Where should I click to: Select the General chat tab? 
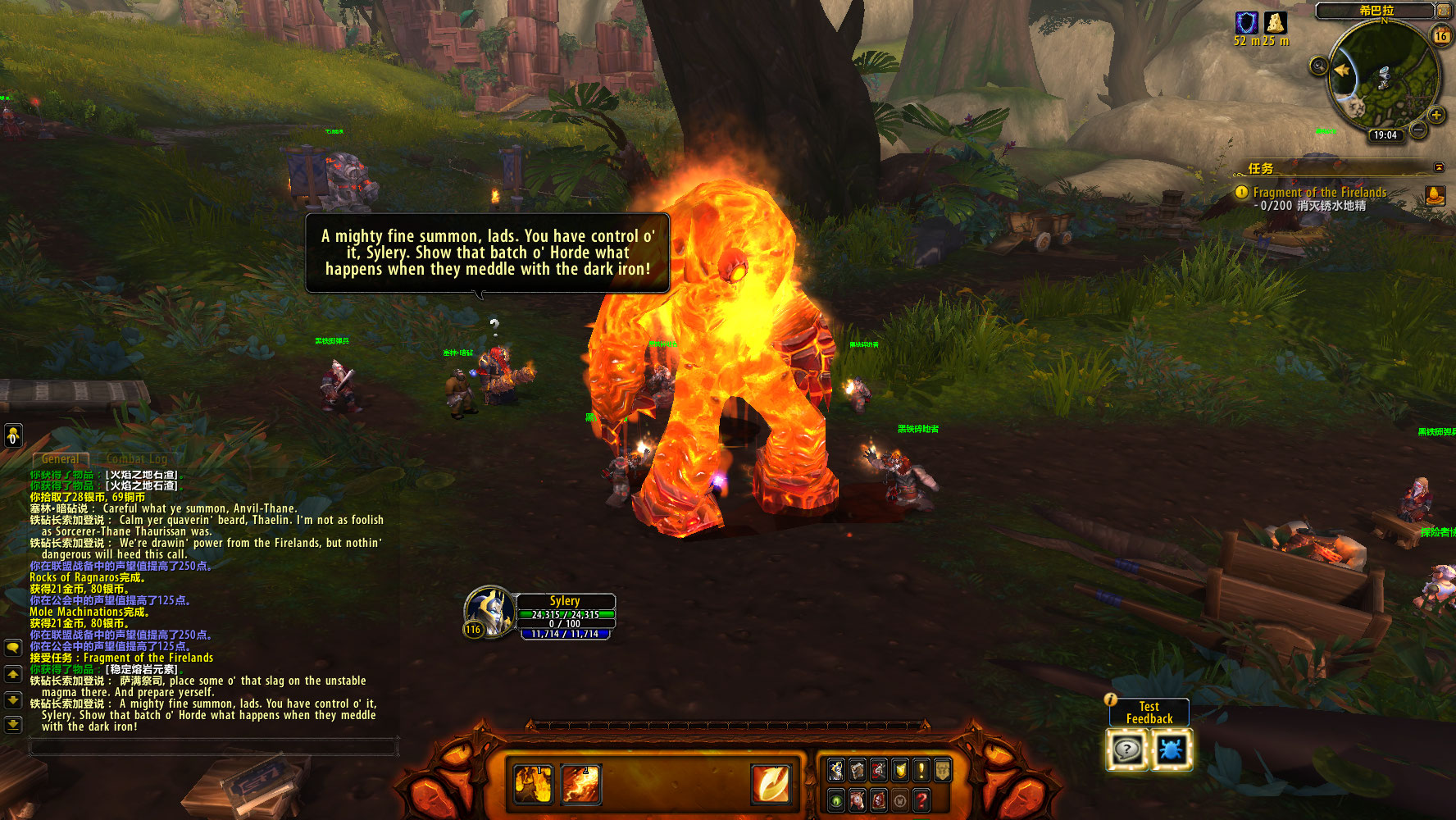point(61,459)
